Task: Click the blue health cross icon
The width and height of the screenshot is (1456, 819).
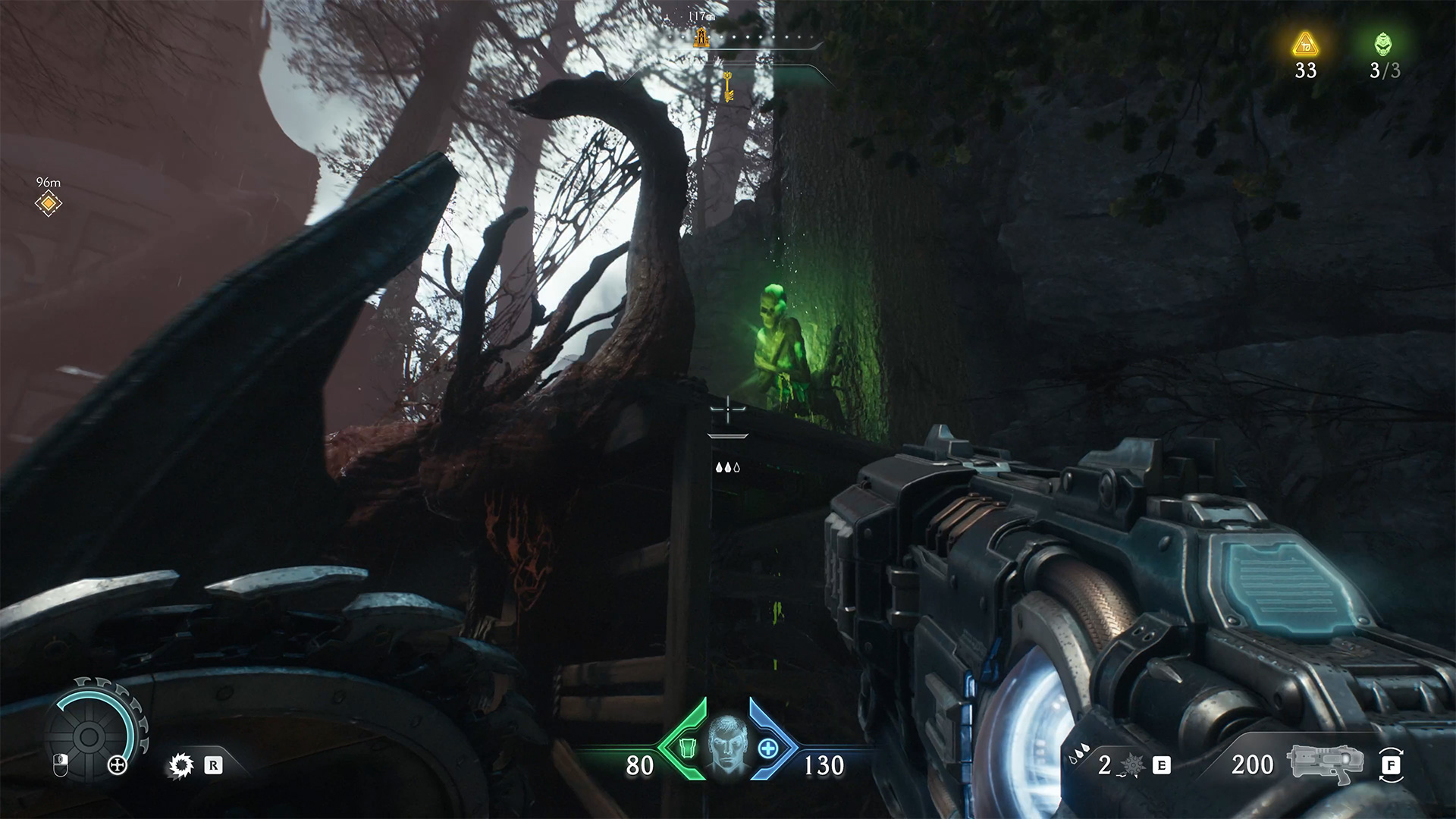Action: pyautogui.click(x=769, y=748)
